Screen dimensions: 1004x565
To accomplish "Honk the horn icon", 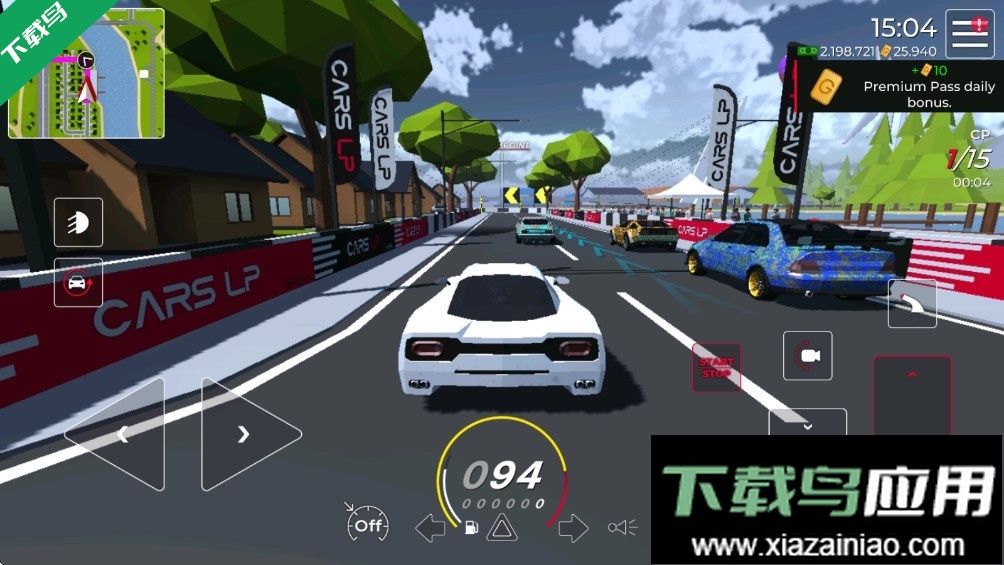I will [x=622, y=527].
